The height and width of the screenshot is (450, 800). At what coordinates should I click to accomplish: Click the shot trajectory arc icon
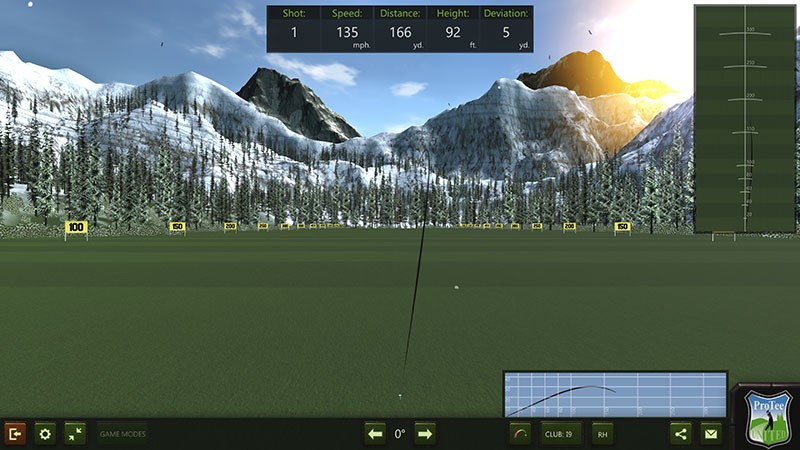click(520, 433)
